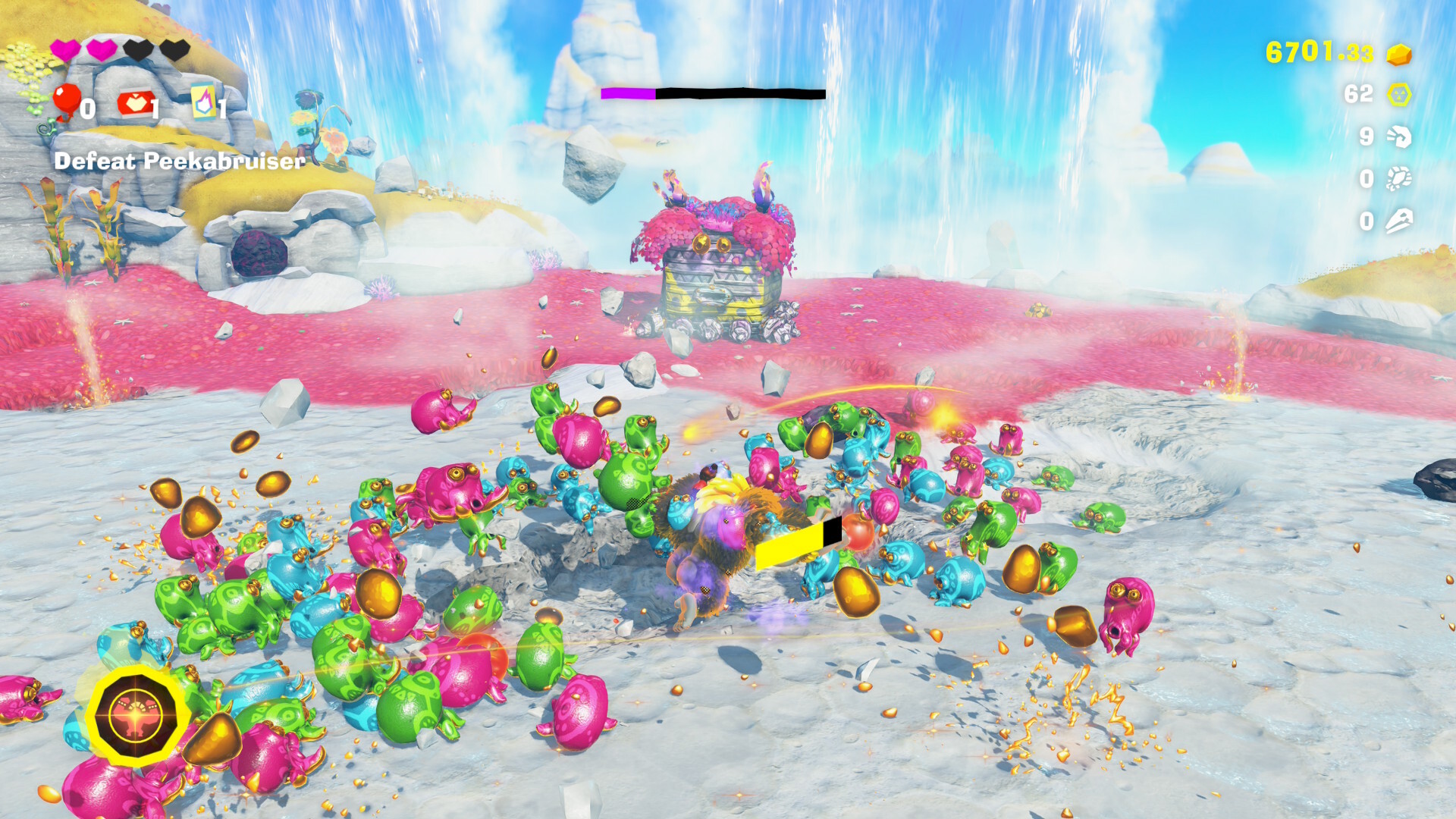The width and height of the screenshot is (1456, 819).
Task: Click the gold nugget currency icon
Action: pyautogui.click(x=1398, y=55)
